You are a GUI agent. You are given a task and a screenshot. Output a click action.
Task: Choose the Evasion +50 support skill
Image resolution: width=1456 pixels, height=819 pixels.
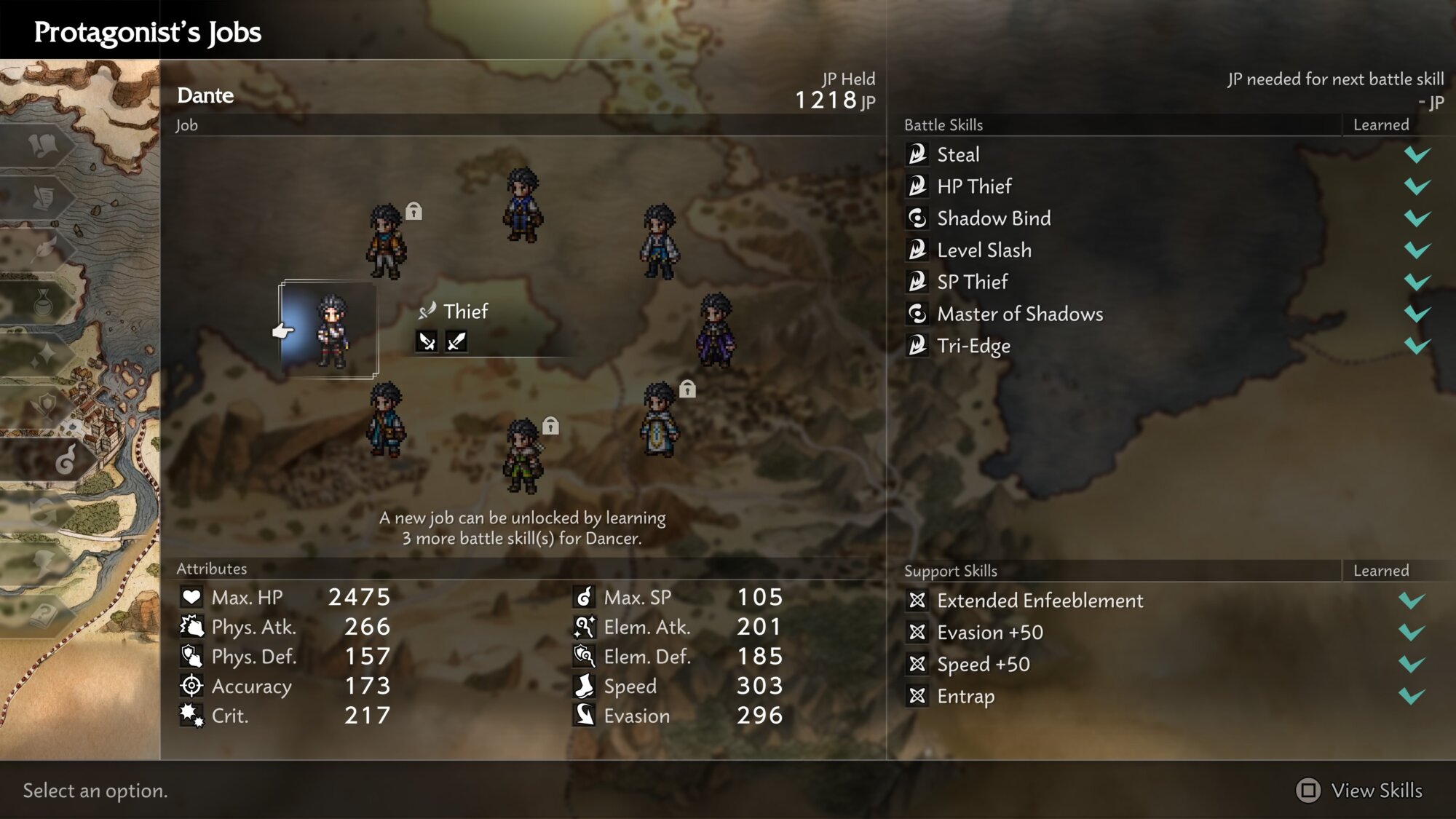pyautogui.click(x=990, y=633)
